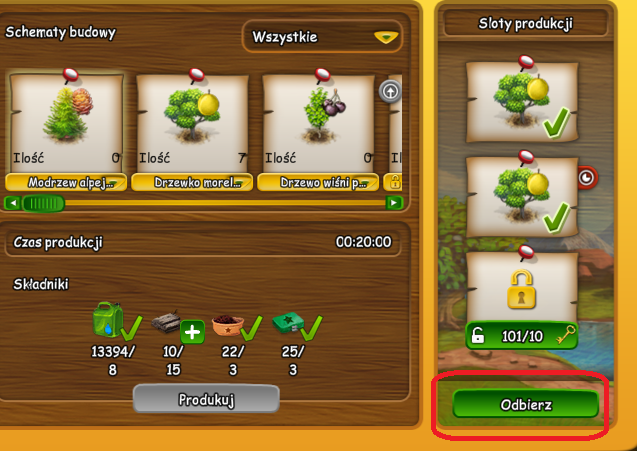Screen dimensions: 637x451
Task: Click the right arrow of the blueprint scrollbar
Action: (395, 203)
